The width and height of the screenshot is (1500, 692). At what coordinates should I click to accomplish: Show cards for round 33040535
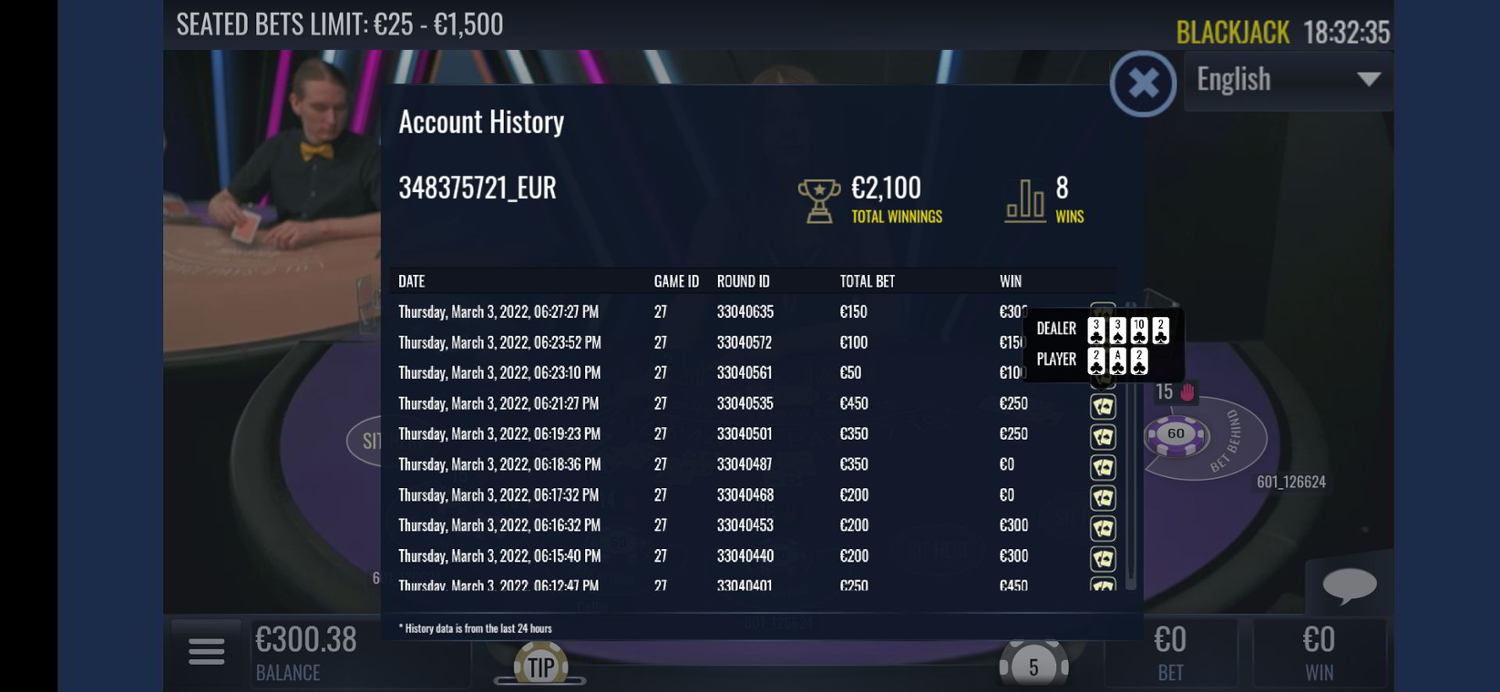coord(1102,407)
